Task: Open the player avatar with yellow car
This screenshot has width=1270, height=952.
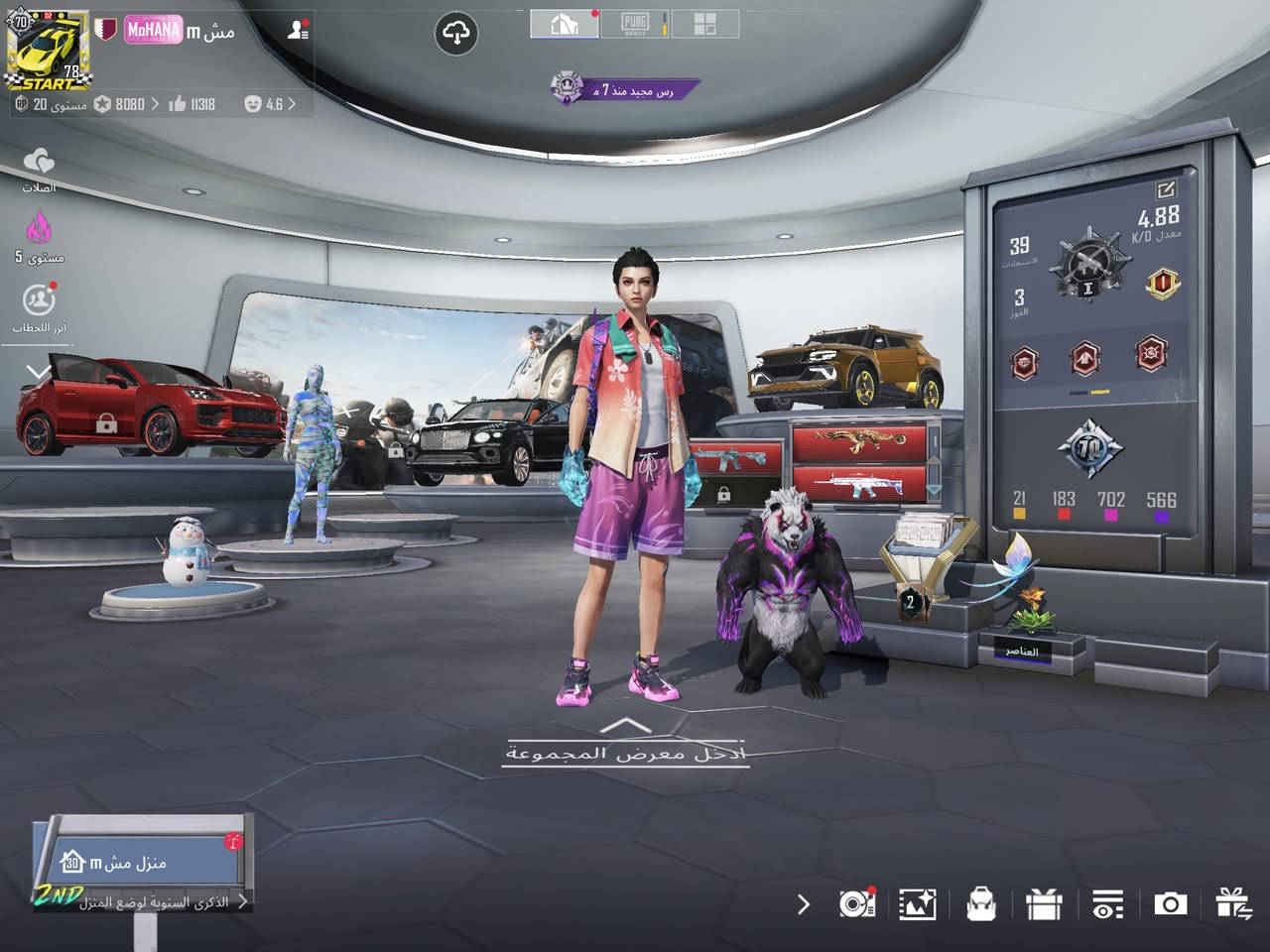Action: click(46, 50)
